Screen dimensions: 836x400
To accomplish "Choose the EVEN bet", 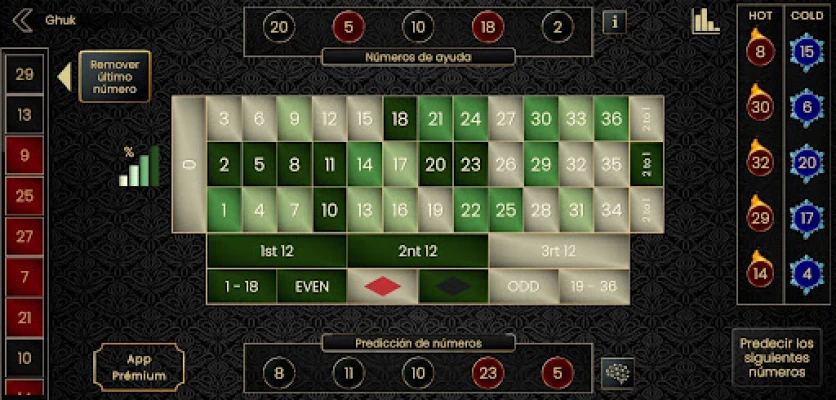I will tap(311, 286).
